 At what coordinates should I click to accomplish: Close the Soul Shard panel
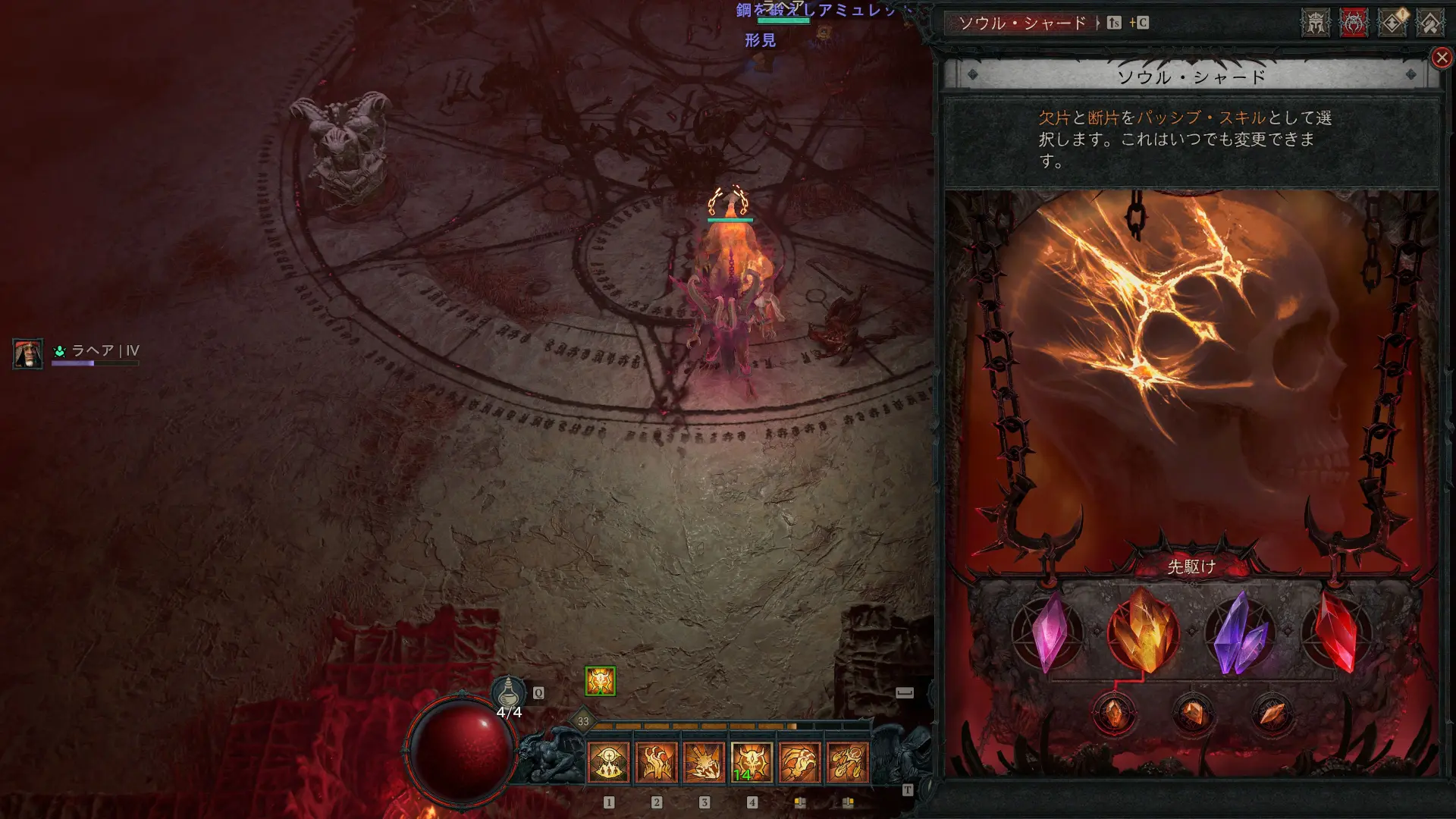tap(1442, 58)
